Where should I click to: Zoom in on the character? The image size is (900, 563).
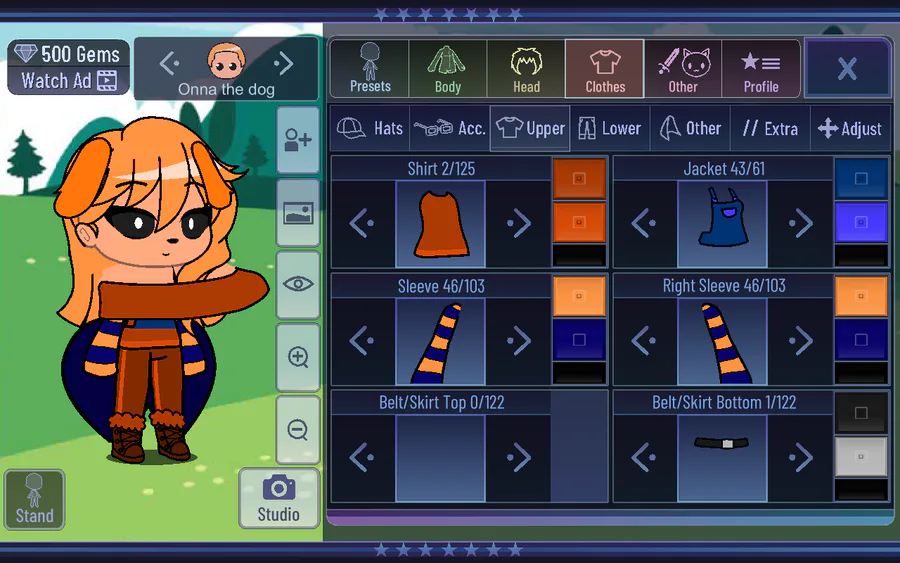click(297, 357)
